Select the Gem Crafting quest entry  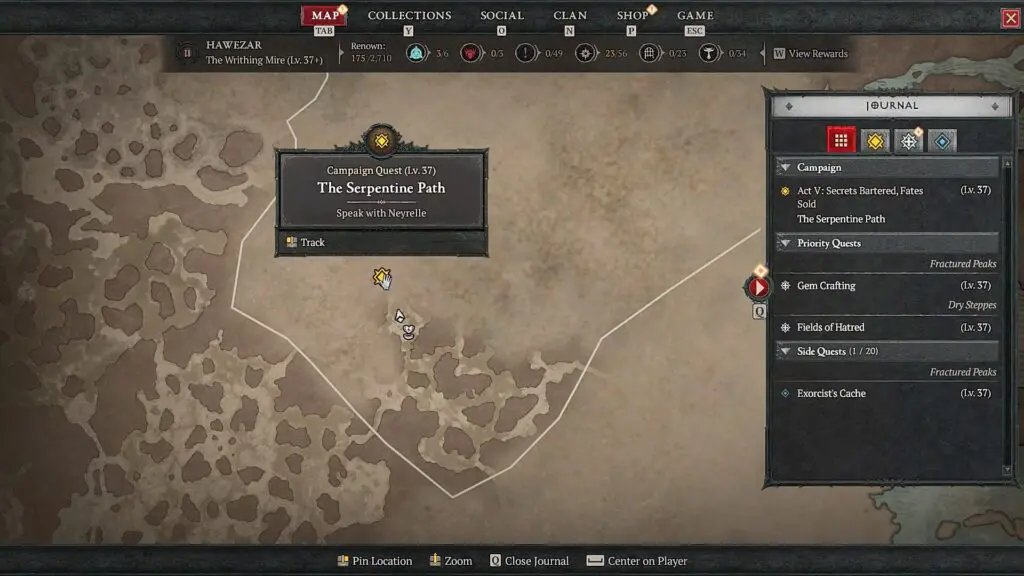[826, 286]
